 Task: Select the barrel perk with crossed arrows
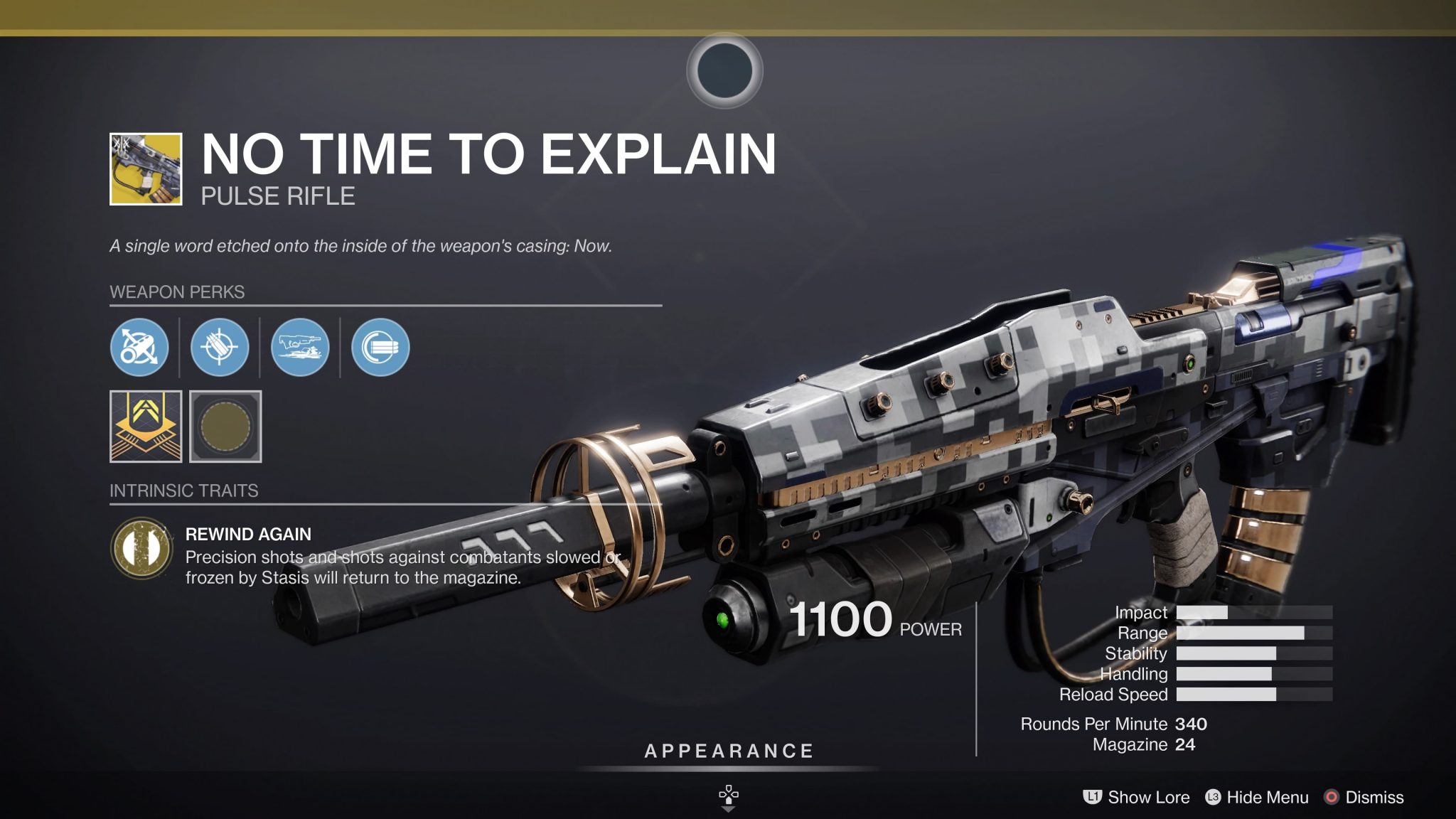point(139,347)
